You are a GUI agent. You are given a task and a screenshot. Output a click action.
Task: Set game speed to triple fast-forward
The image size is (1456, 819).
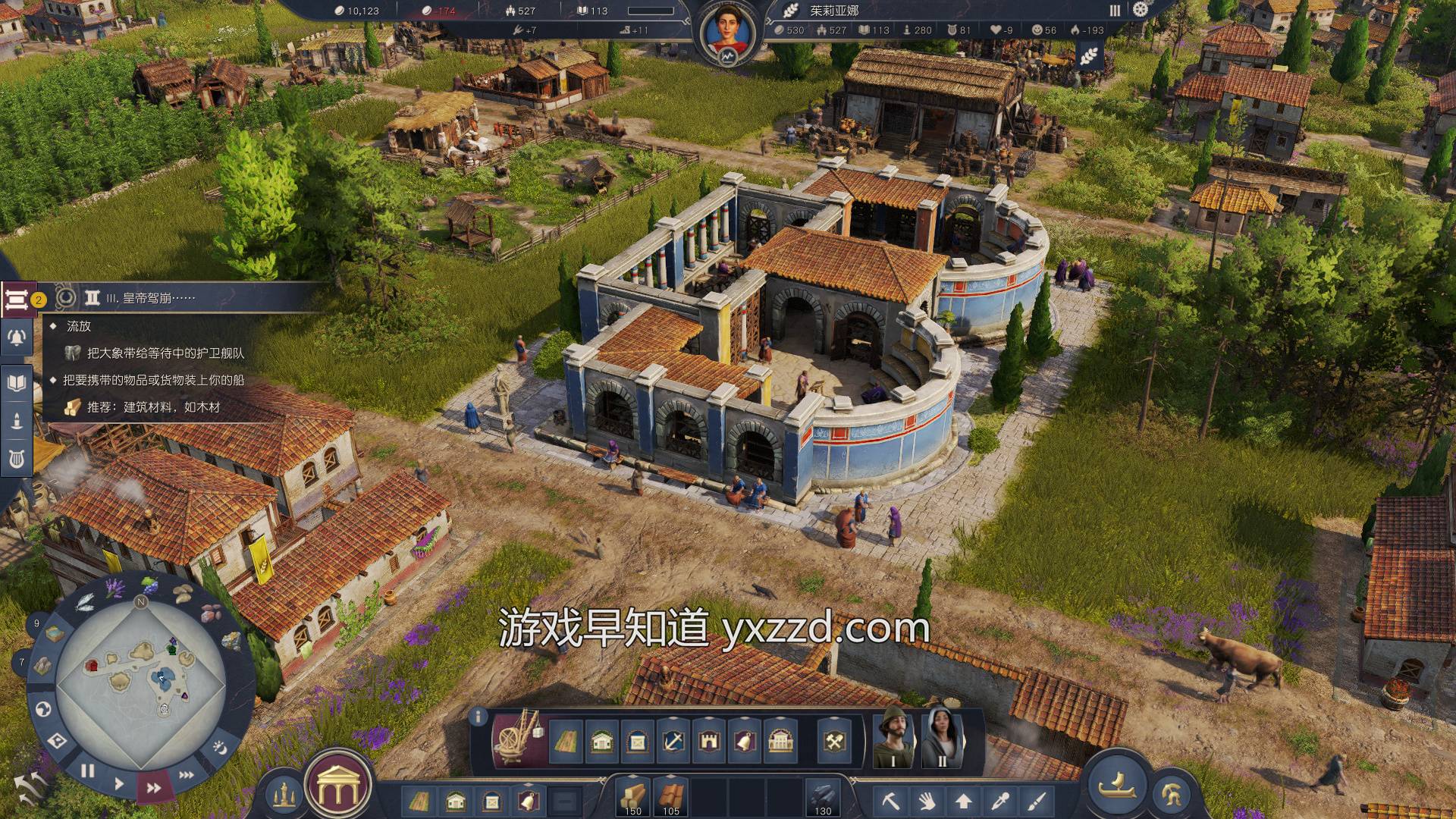click(x=187, y=775)
